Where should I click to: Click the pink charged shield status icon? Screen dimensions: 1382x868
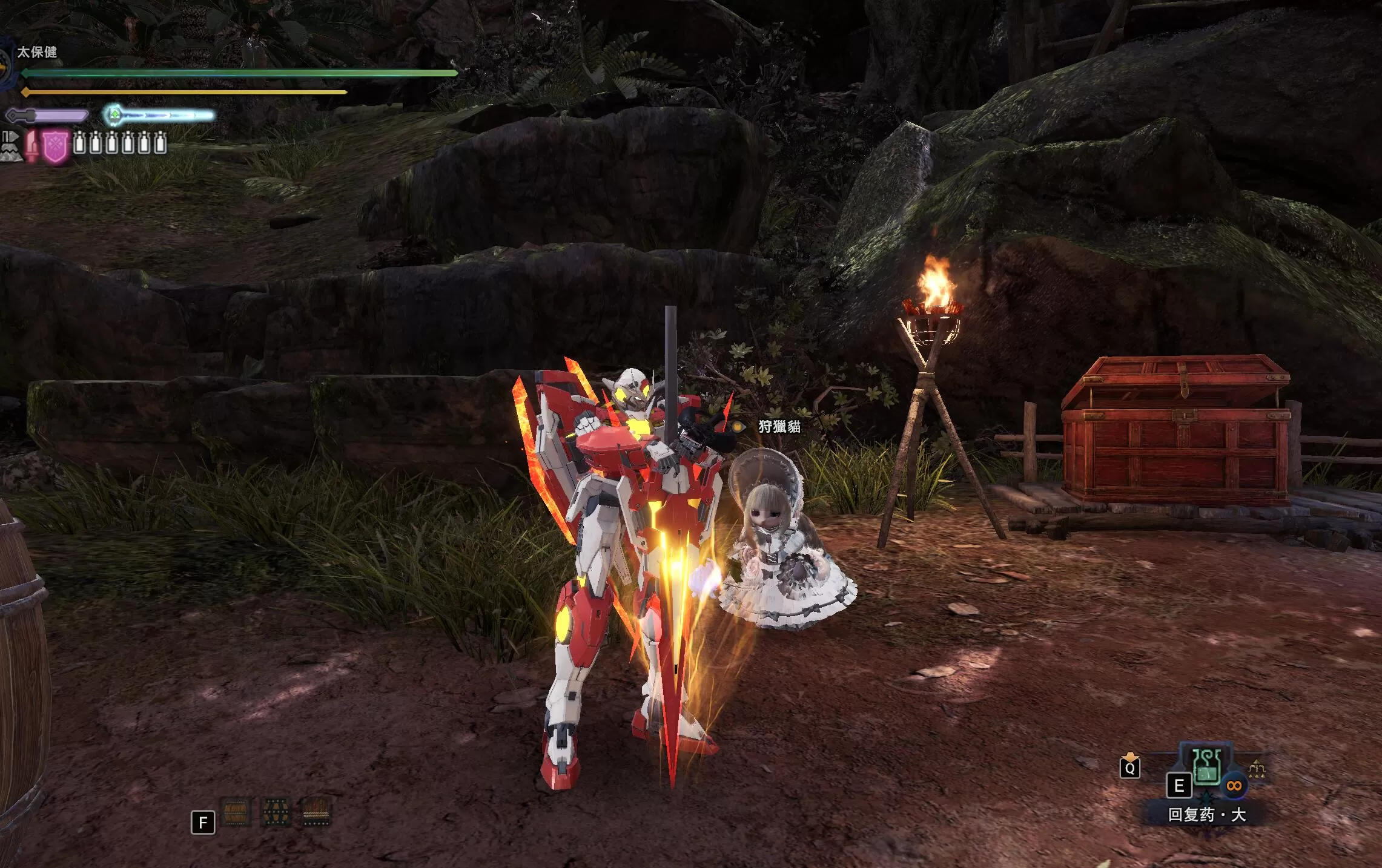[56, 147]
